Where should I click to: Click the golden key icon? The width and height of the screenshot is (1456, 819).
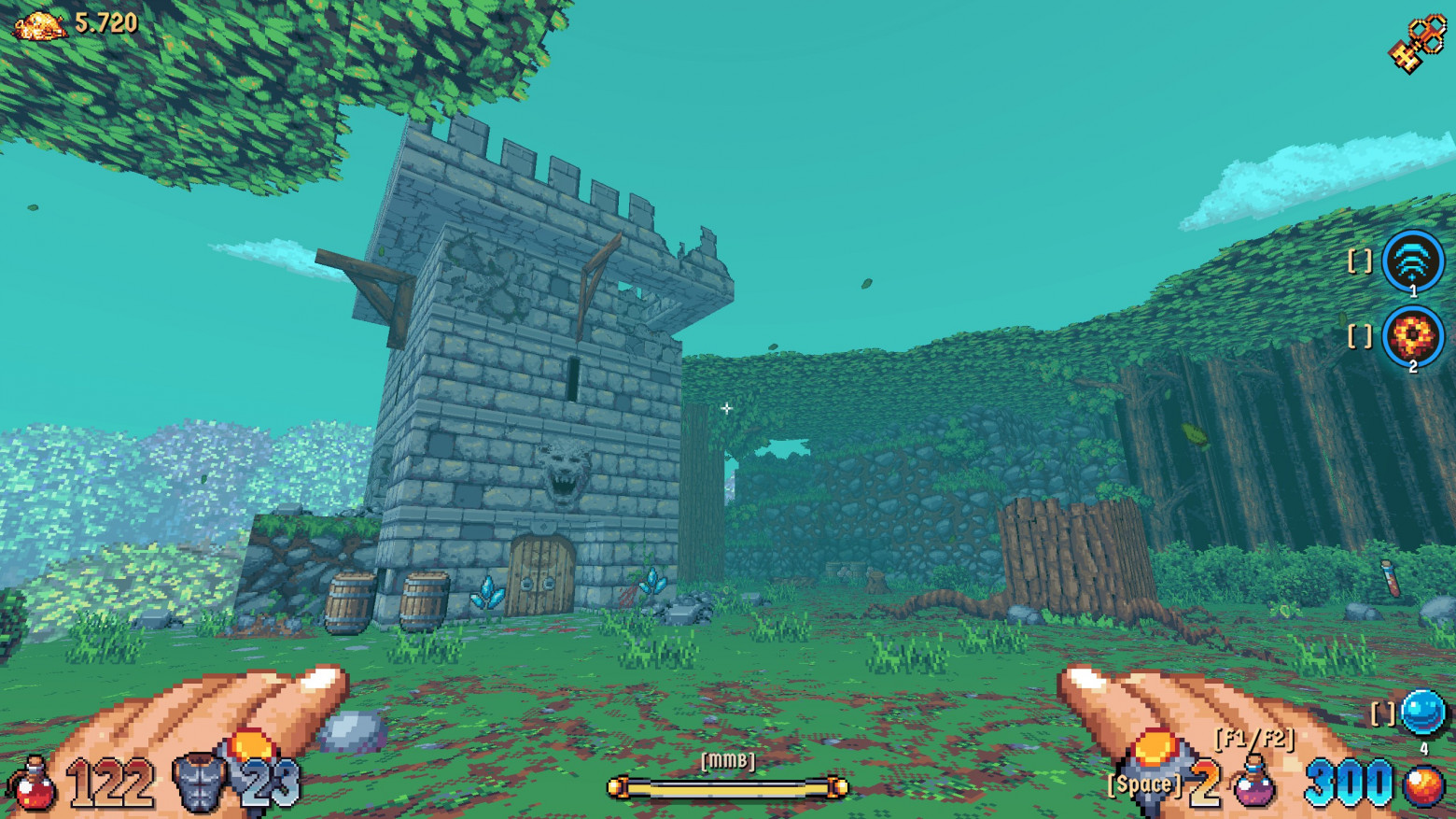pos(1417,42)
